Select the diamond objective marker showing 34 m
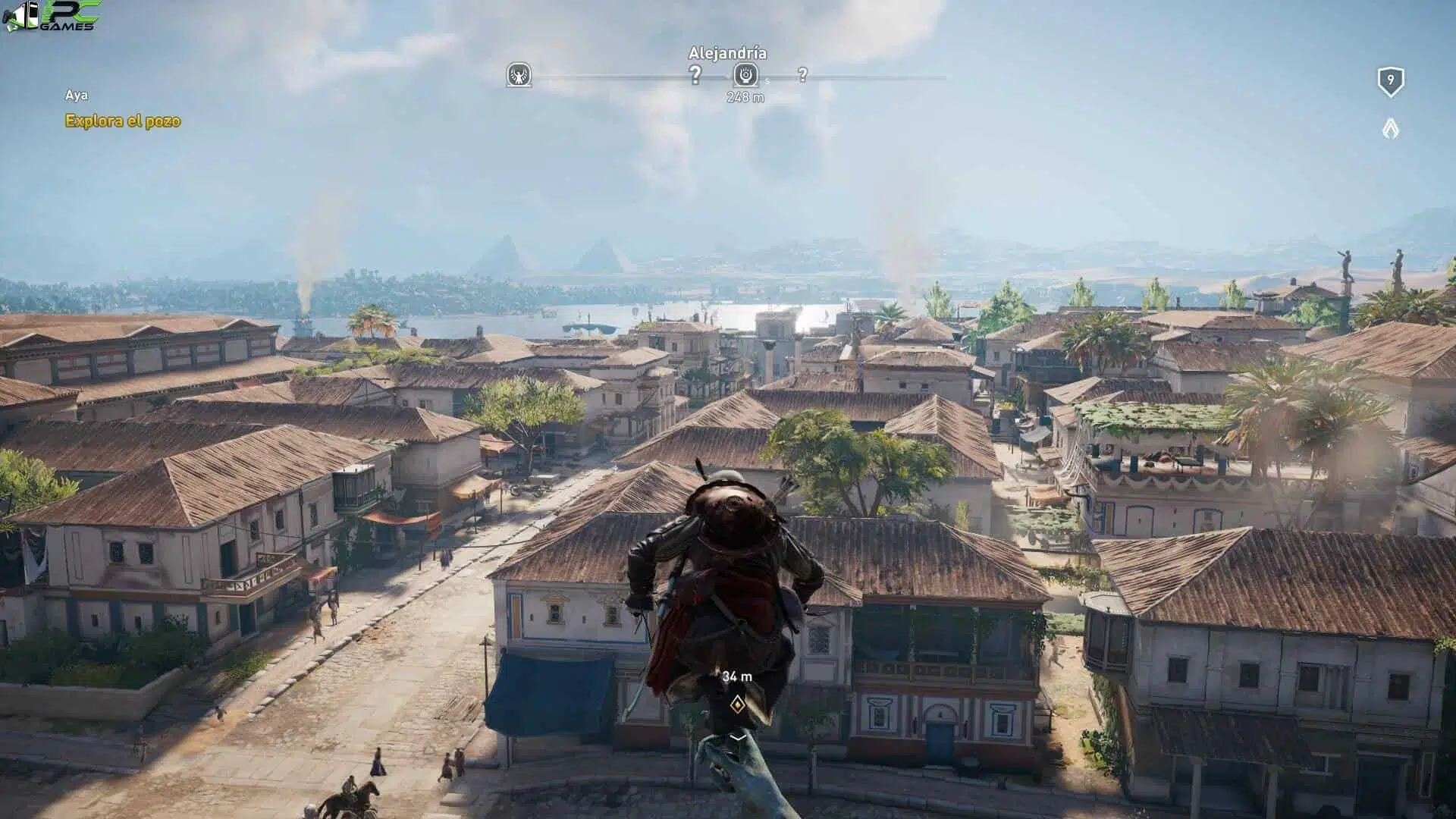The height and width of the screenshot is (819, 1456). pyautogui.click(x=737, y=705)
